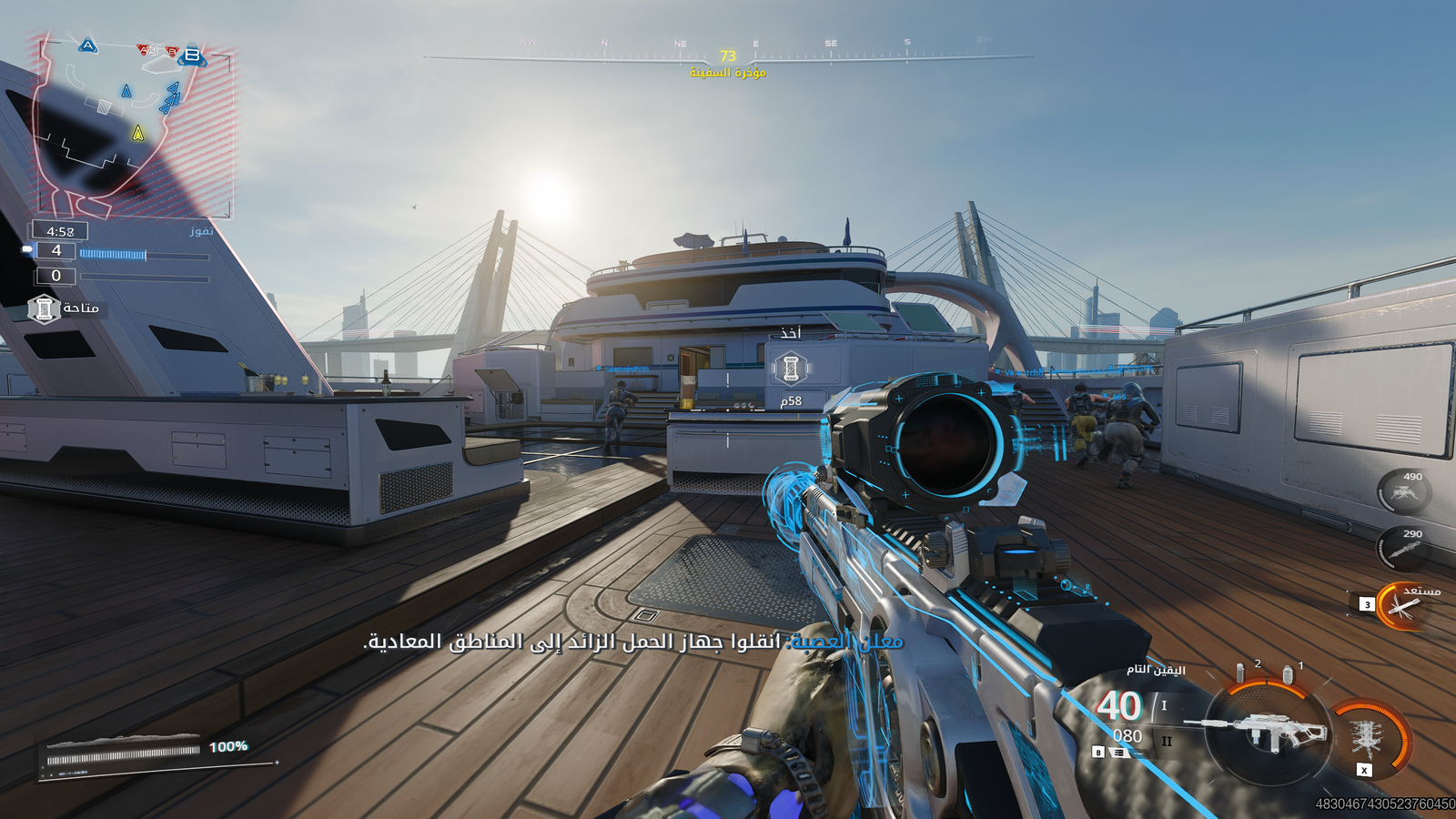The image size is (1456, 819).
Task: Click the compass heading bar
Action: pos(728,56)
